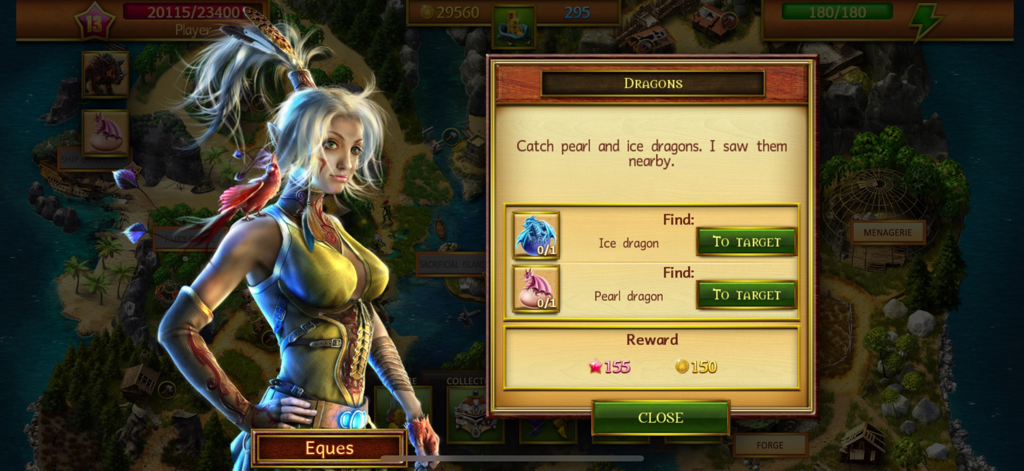
Task: Open the pink dragon quest in the side tracker
Action: [105, 132]
